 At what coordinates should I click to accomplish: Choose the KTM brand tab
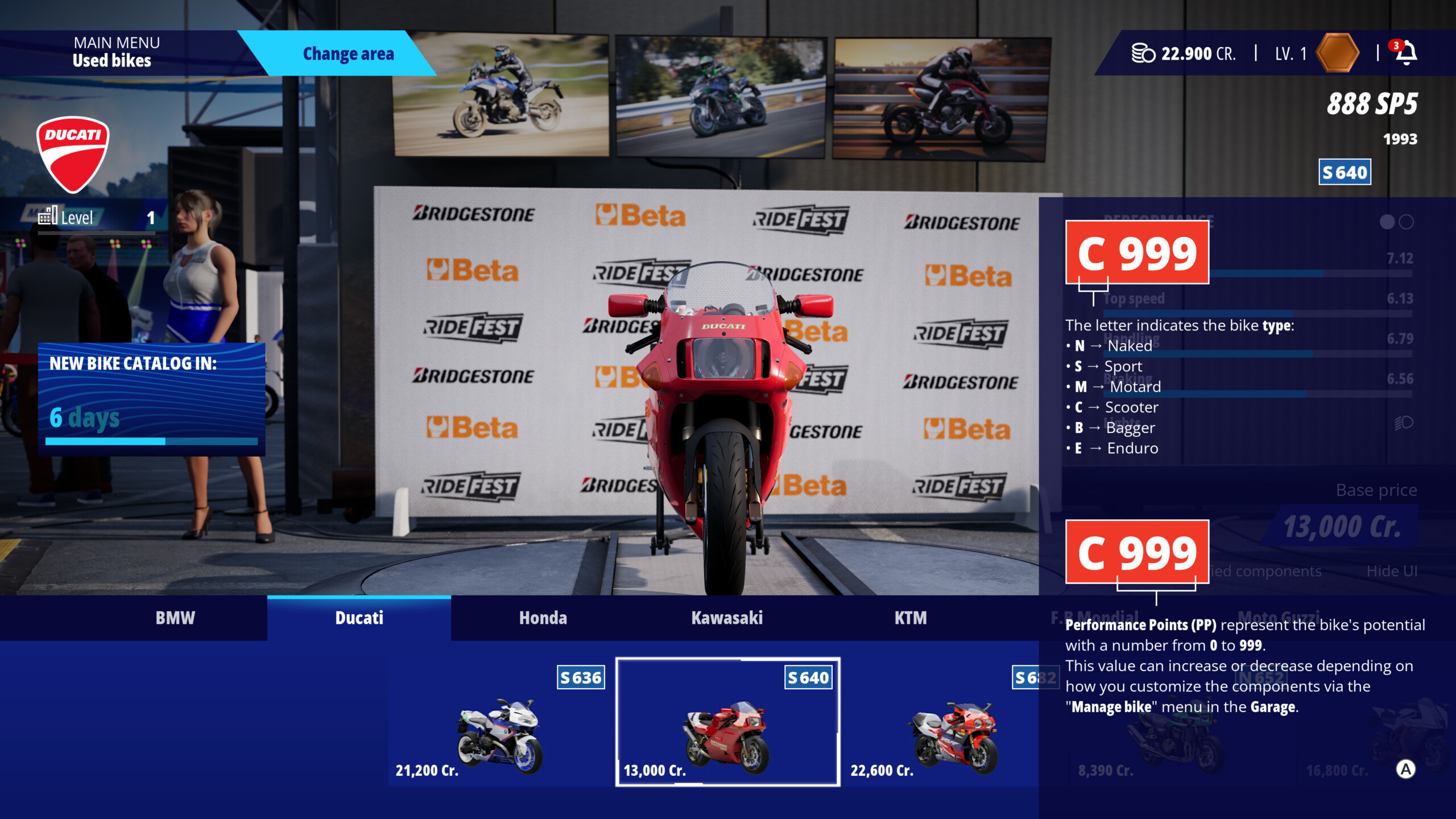point(910,618)
